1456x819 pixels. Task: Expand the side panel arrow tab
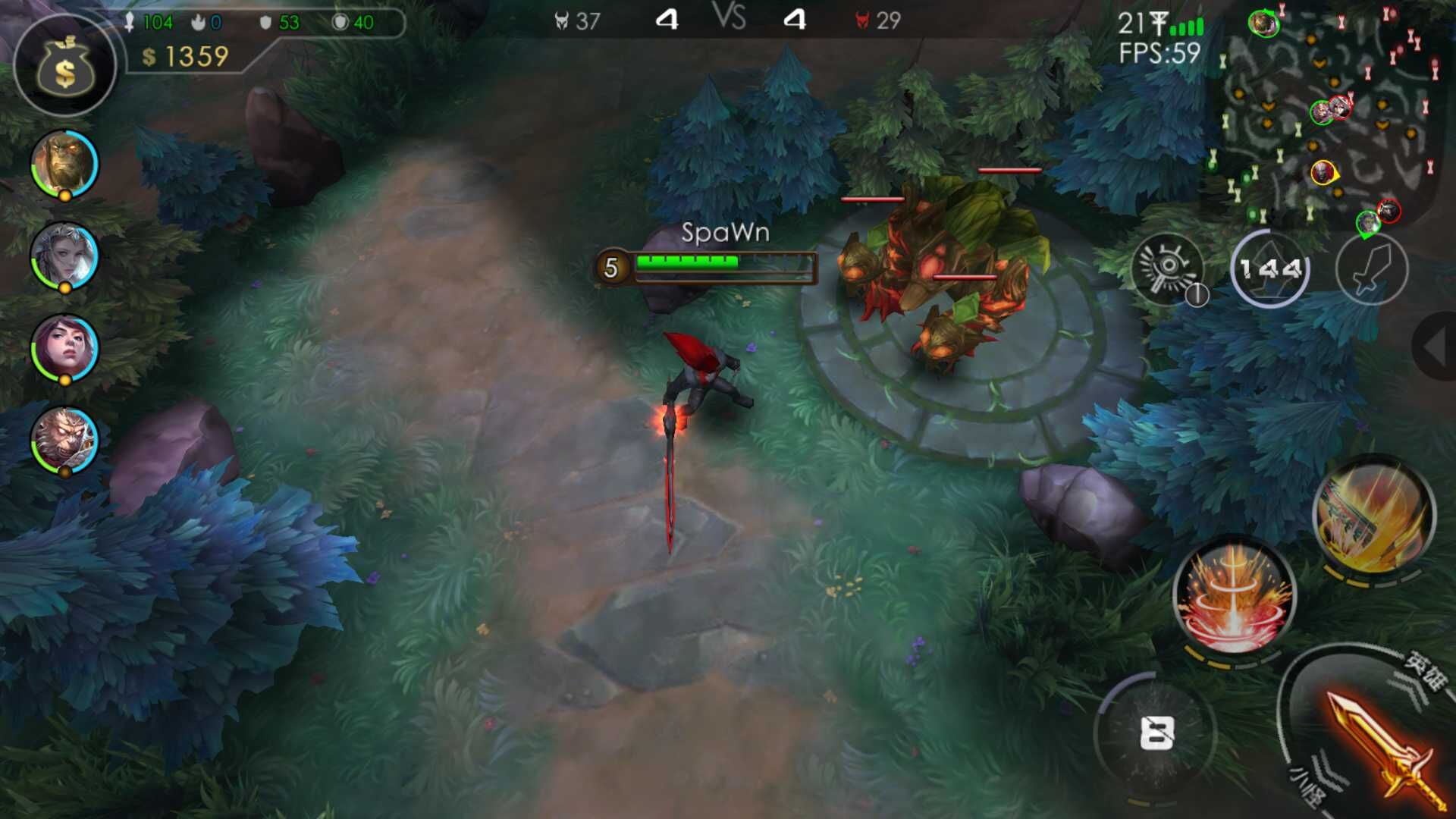click(1435, 346)
